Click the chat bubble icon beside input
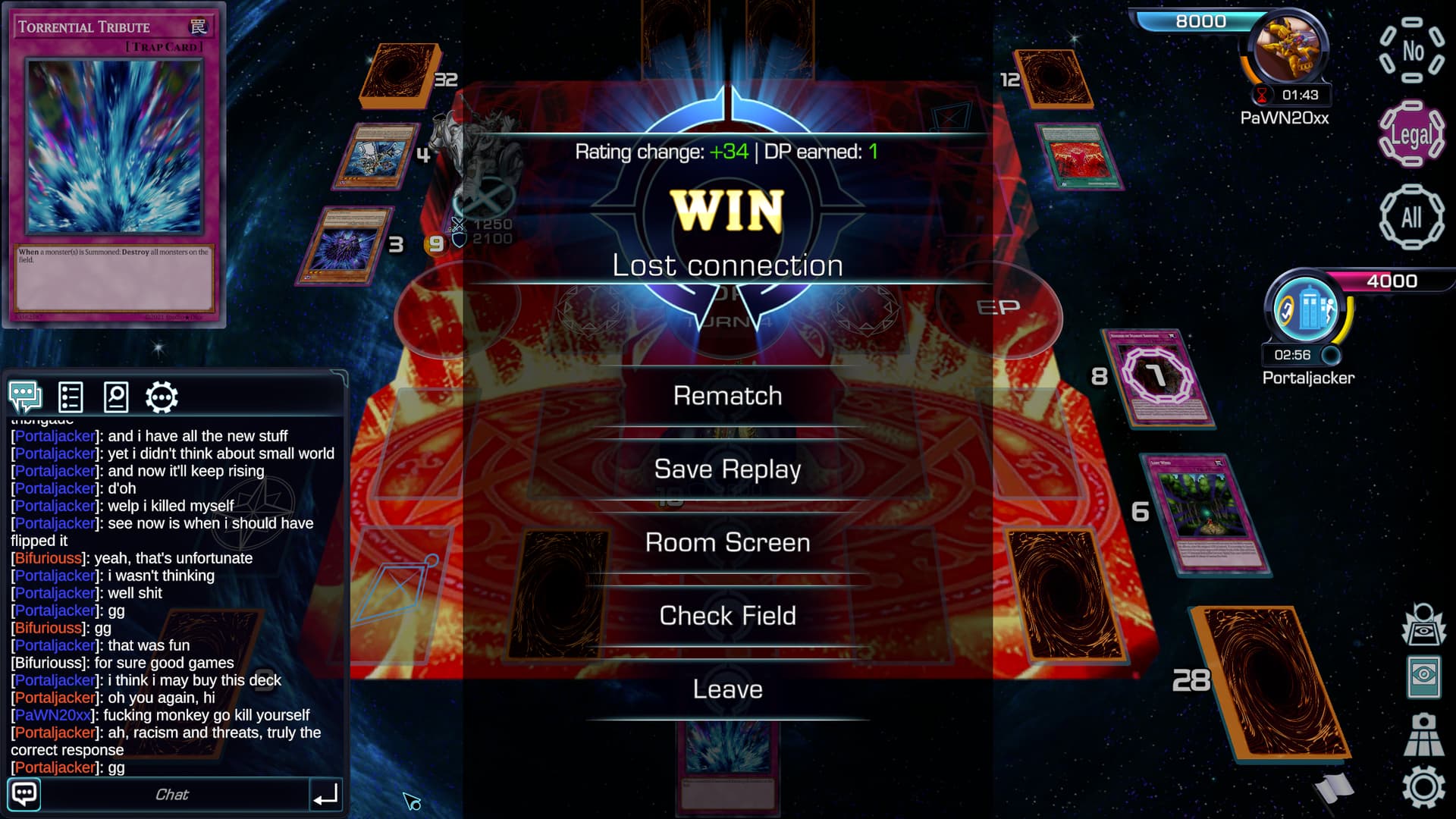This screenshot has height=819, width=1456. 24,795
